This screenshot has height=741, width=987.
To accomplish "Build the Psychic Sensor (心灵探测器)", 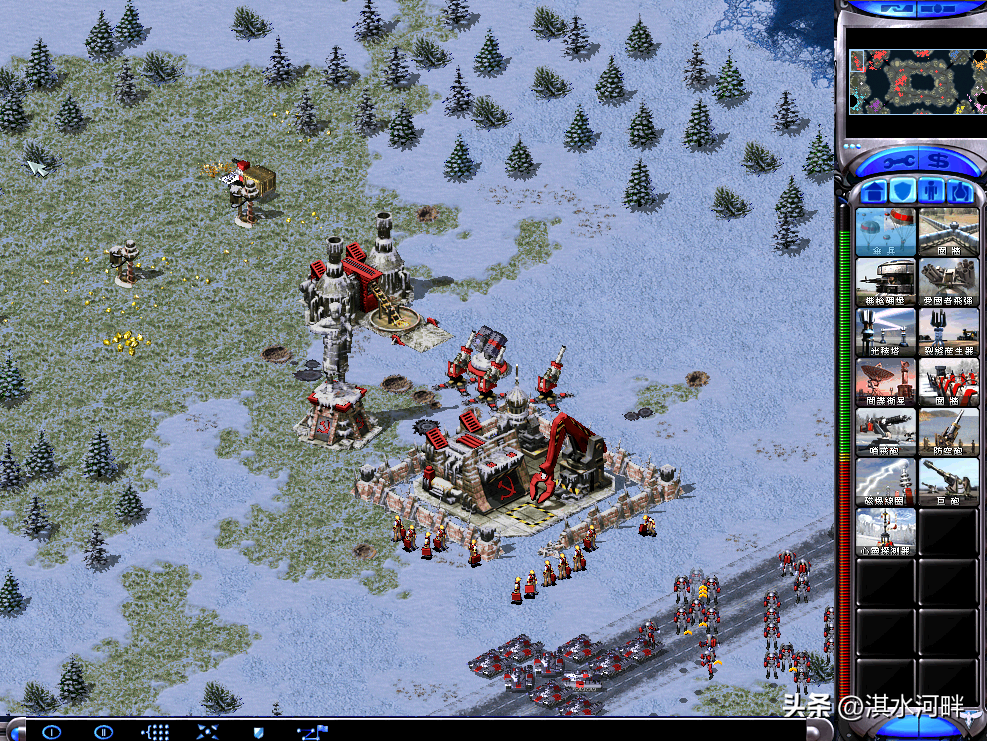I will 886,531.
